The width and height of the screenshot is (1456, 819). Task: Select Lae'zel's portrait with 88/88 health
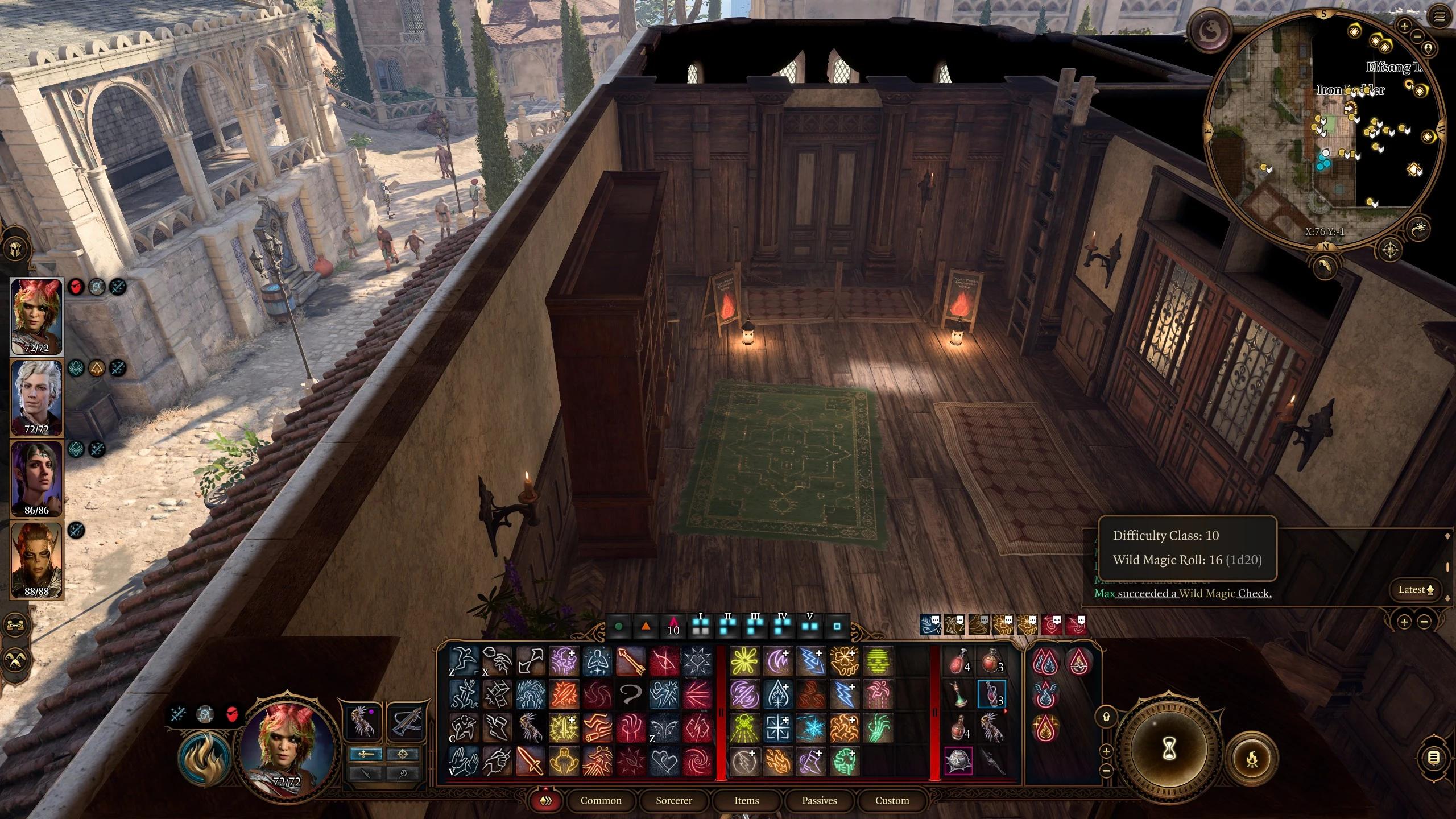[36, 560]
